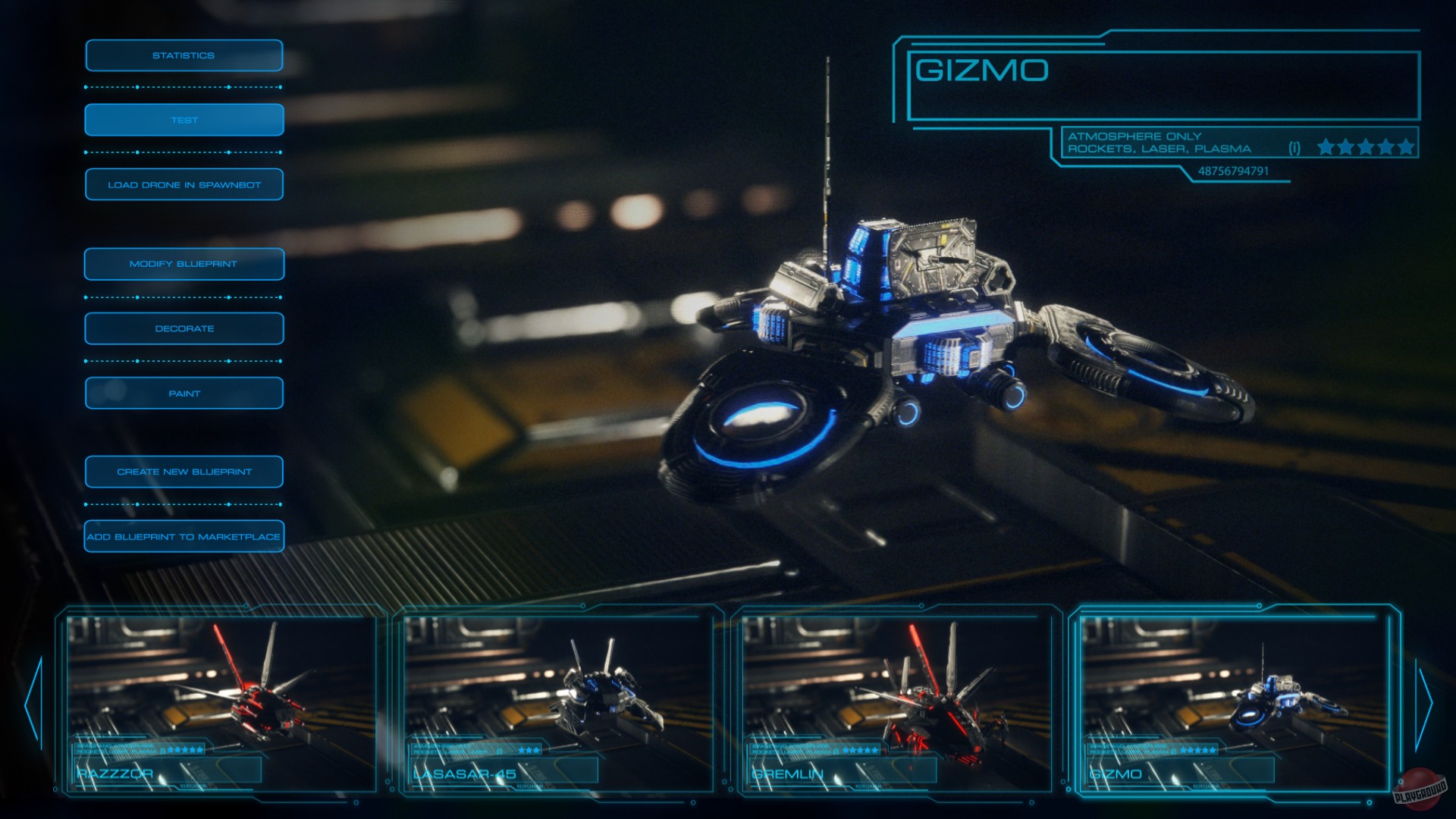Toggle the third star on Lasasar-45's rating
The width and height of the screenshot is (1456, 819).
click(537, 750)
